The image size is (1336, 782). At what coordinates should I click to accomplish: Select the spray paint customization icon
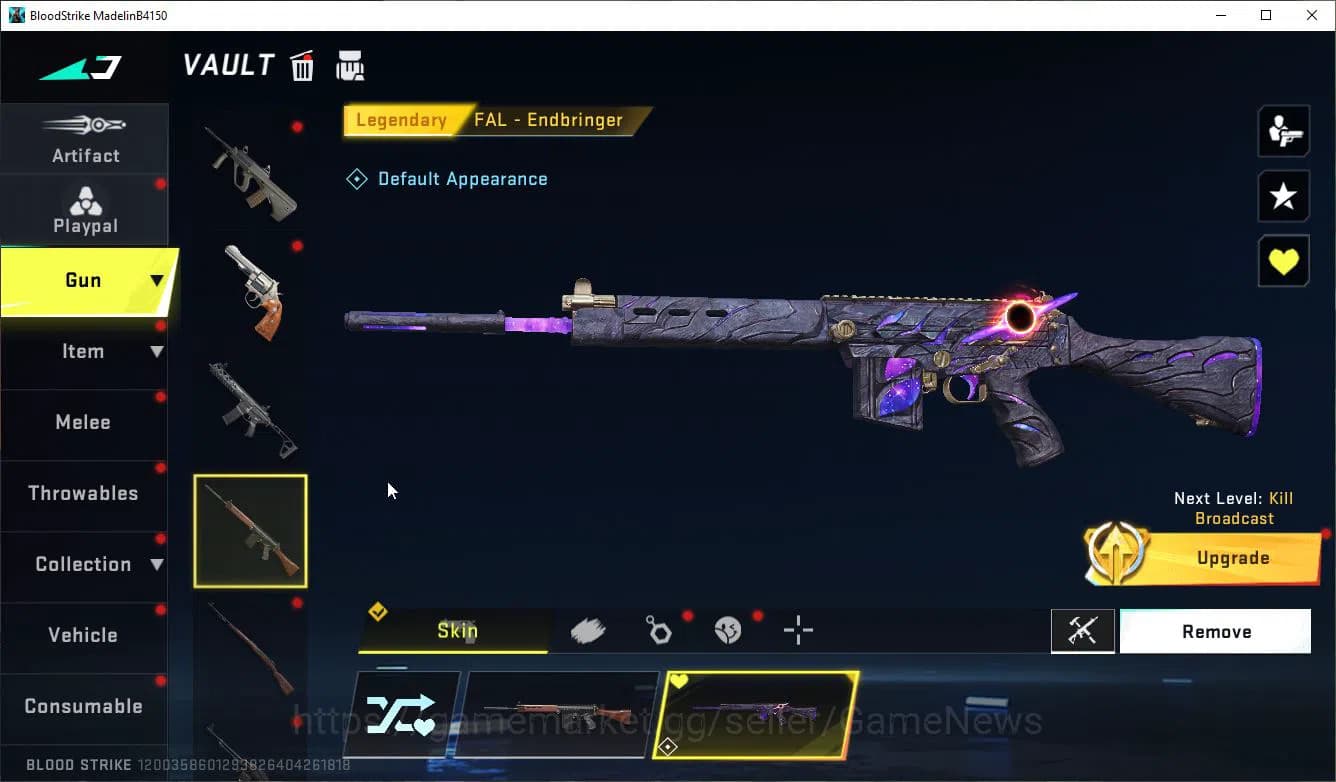click(588, 629)
